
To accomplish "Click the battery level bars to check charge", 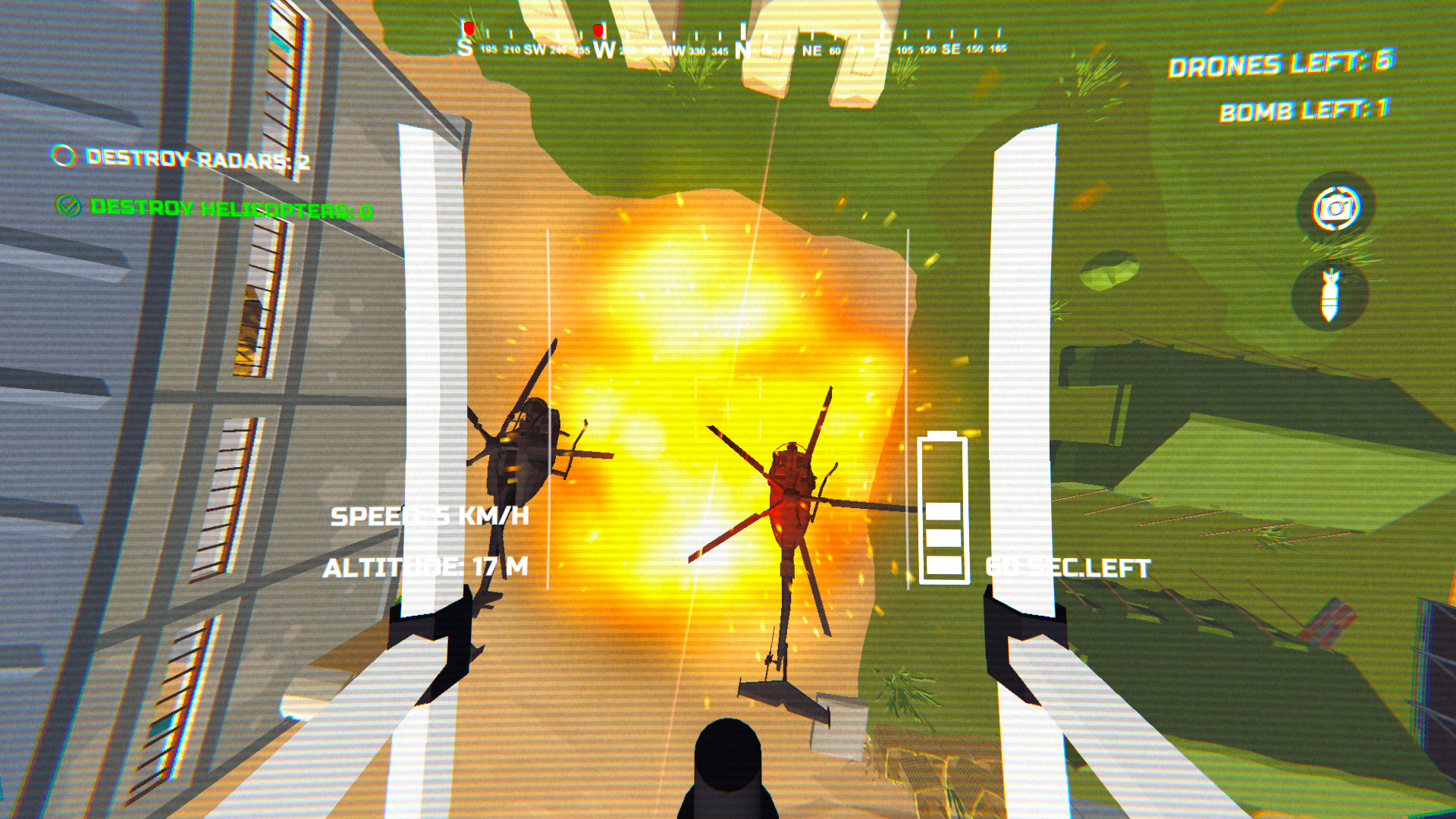I will click(943, 538).
